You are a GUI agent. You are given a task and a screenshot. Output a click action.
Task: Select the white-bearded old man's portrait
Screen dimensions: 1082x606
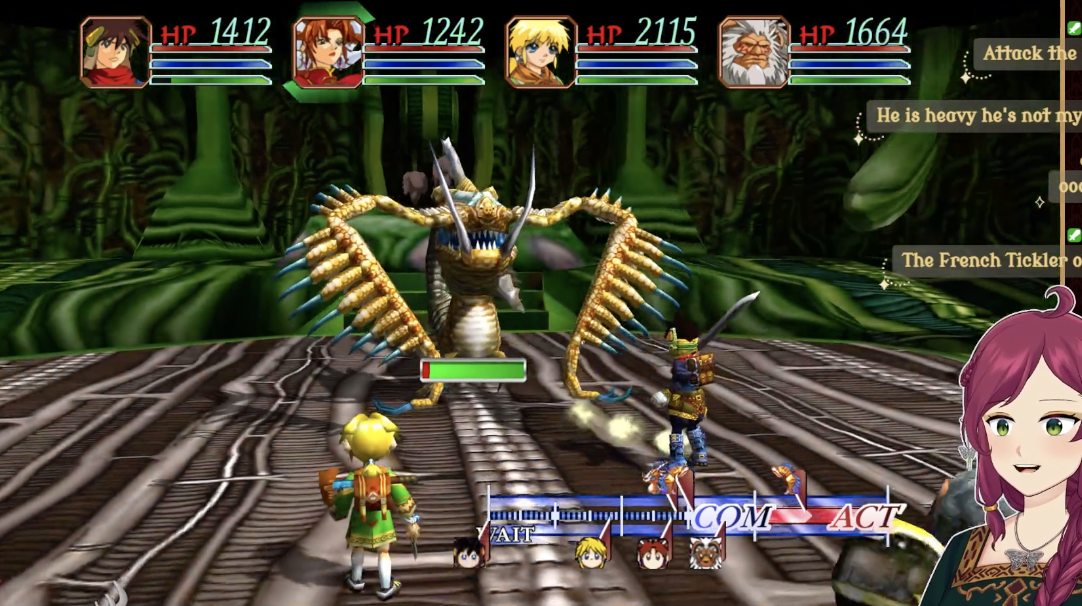[x=754, y=52]
